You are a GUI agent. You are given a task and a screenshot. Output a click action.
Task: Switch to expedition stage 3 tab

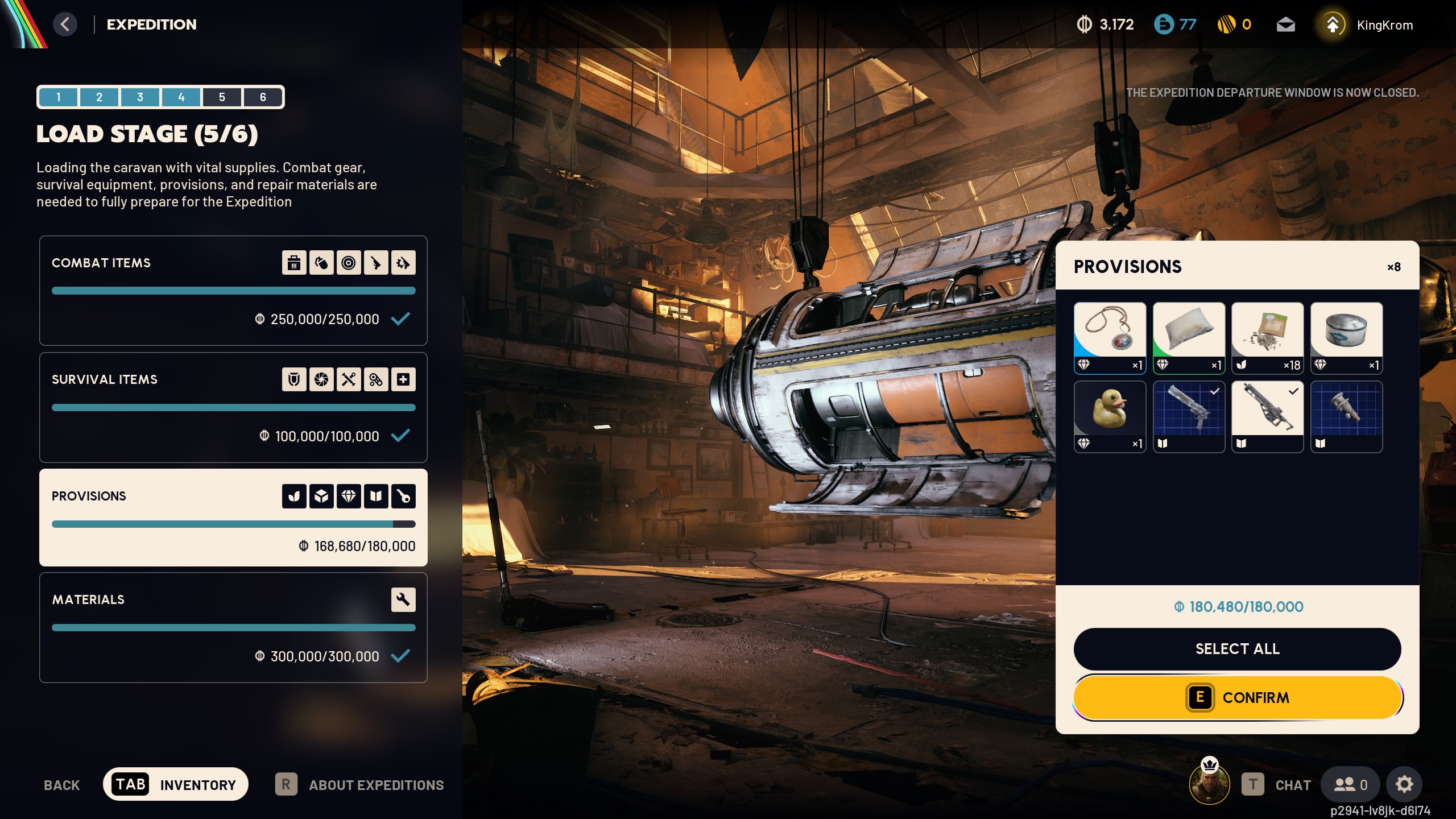140,97
